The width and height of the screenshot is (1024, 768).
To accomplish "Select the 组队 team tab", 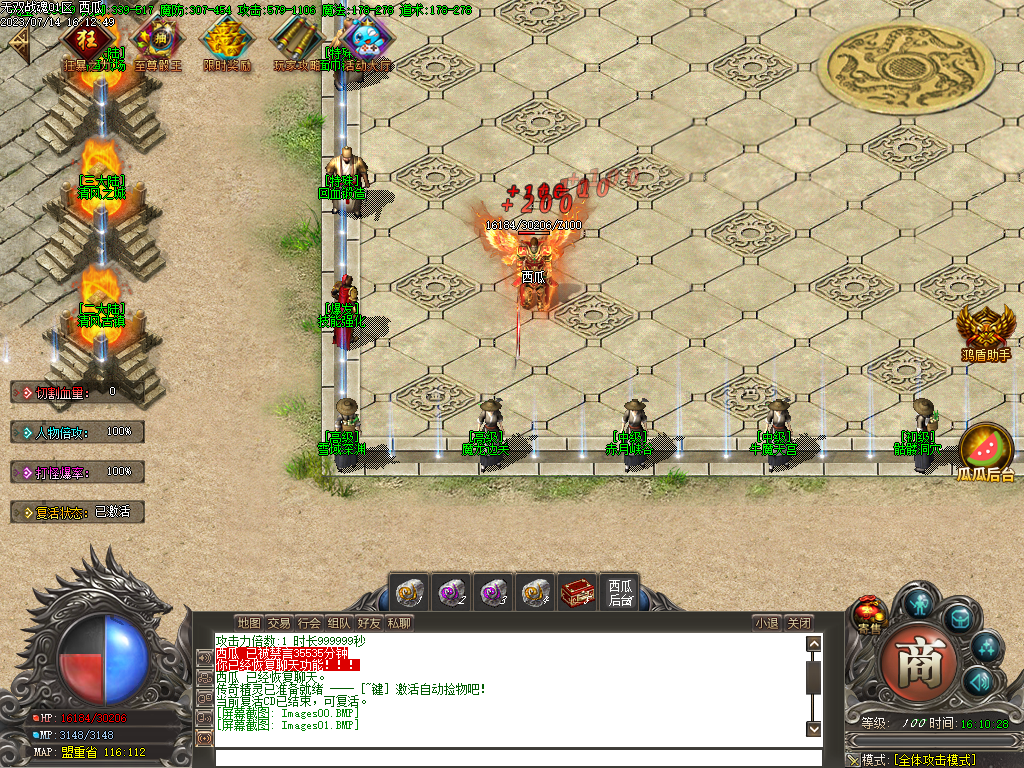I will [339, 623].
